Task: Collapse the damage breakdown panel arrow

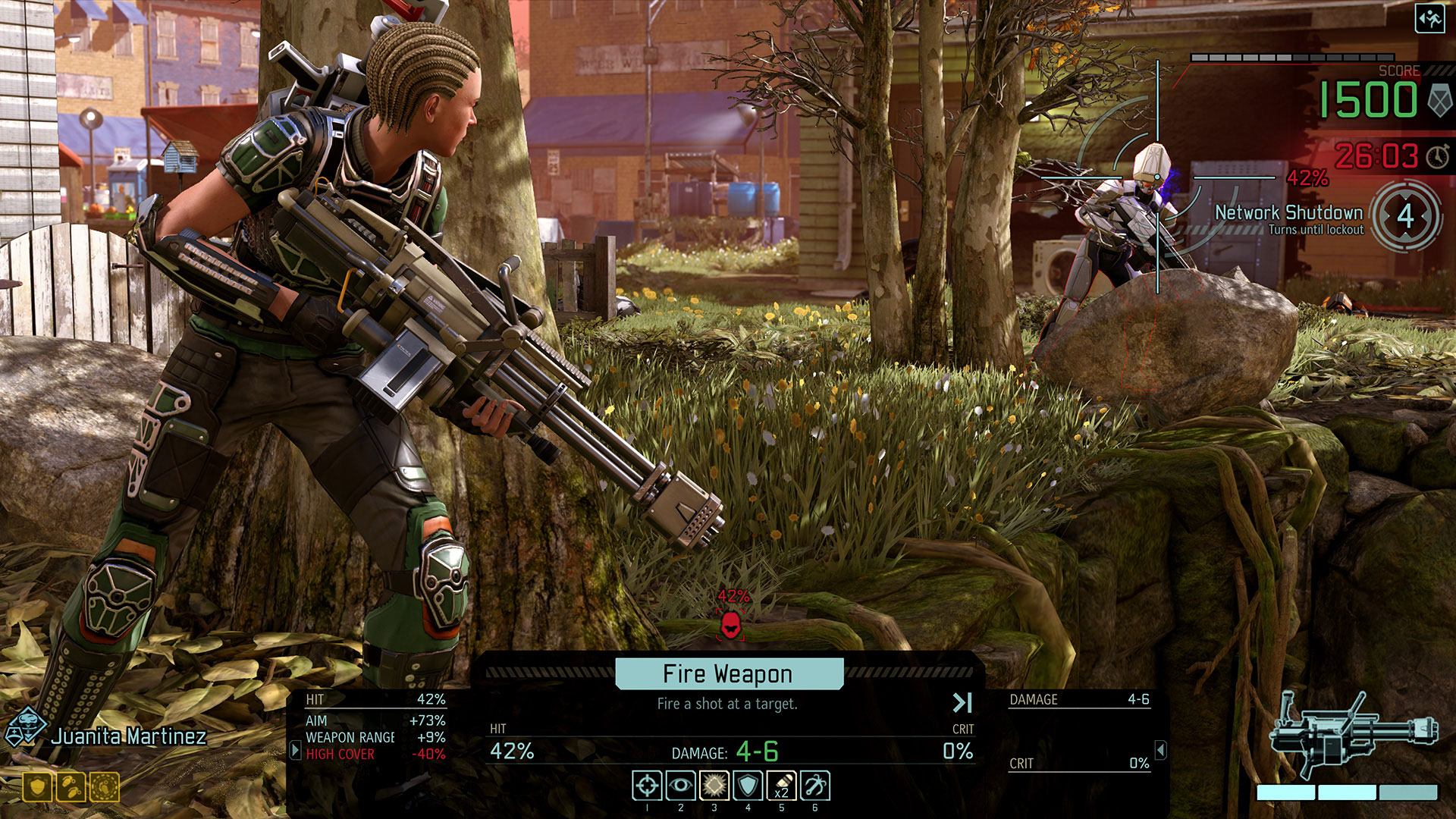Action: pyautogui.click(x=1160, y=750)
